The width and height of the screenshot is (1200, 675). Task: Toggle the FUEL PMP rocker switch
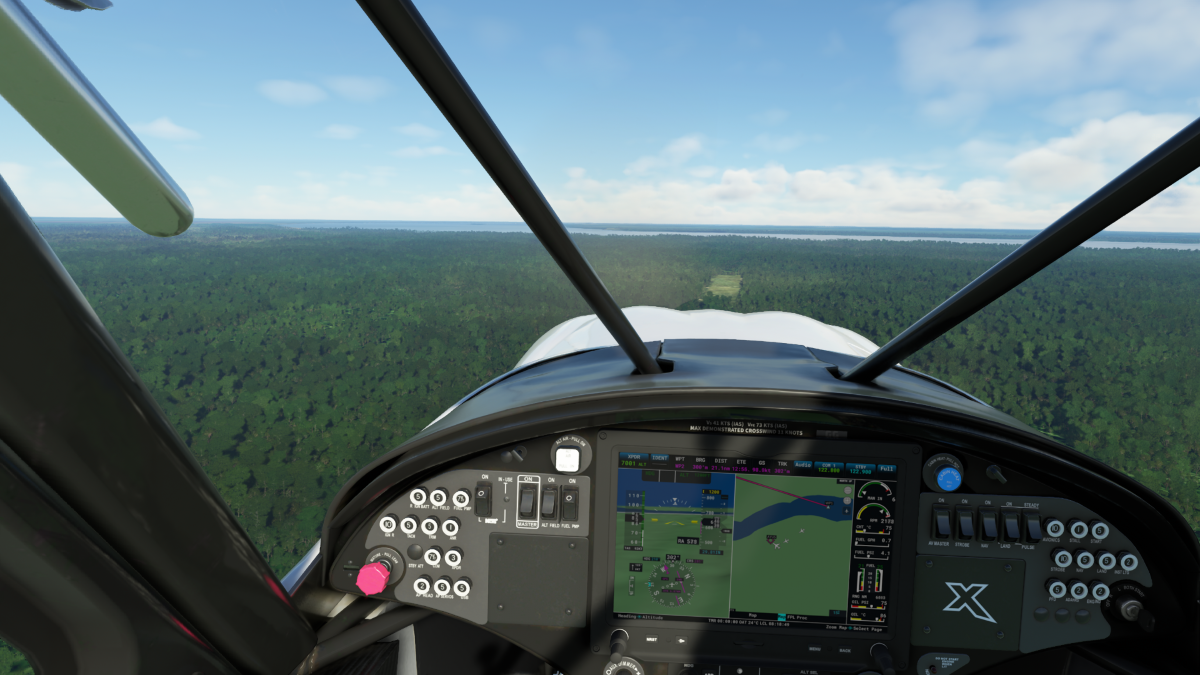569,502
